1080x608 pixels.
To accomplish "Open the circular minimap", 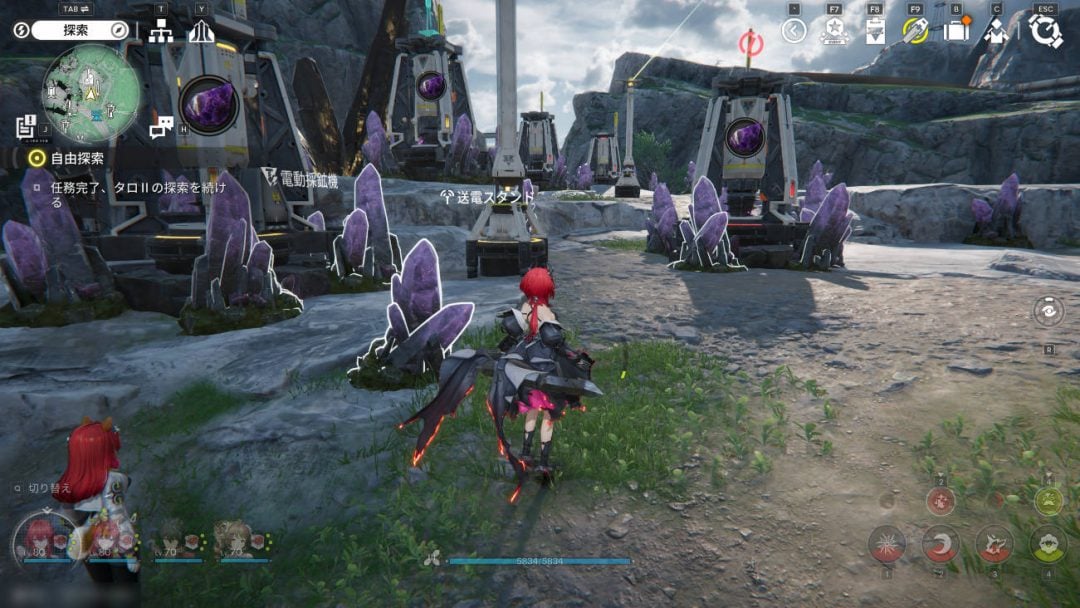I will [x=89, y=92].
